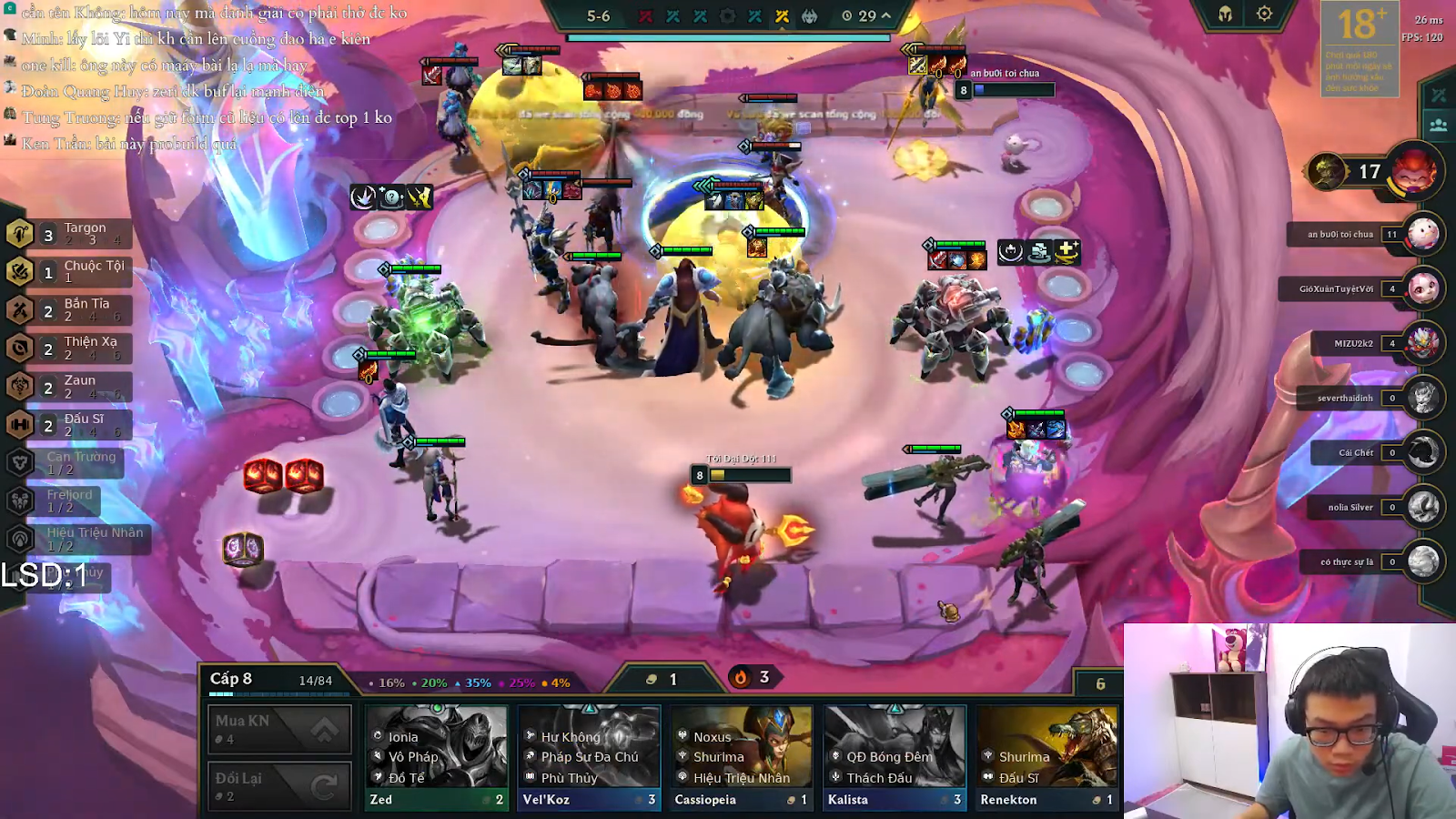This screenshot has width=1456, height=819.
Task: Switch to MIZU2k2's board
Action: tap(1422, 343)
